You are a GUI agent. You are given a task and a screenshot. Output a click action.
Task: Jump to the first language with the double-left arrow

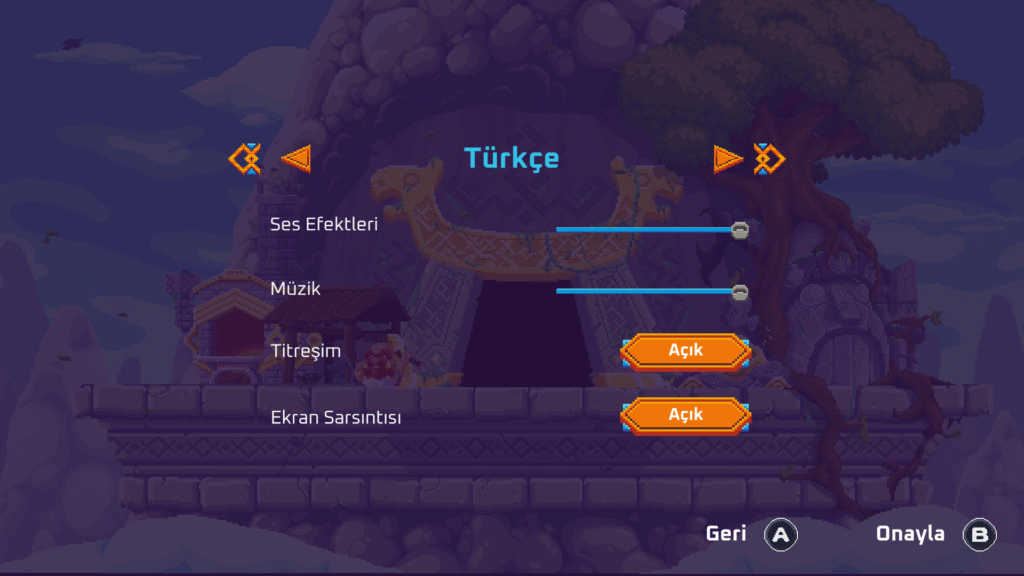coord(245,159)
